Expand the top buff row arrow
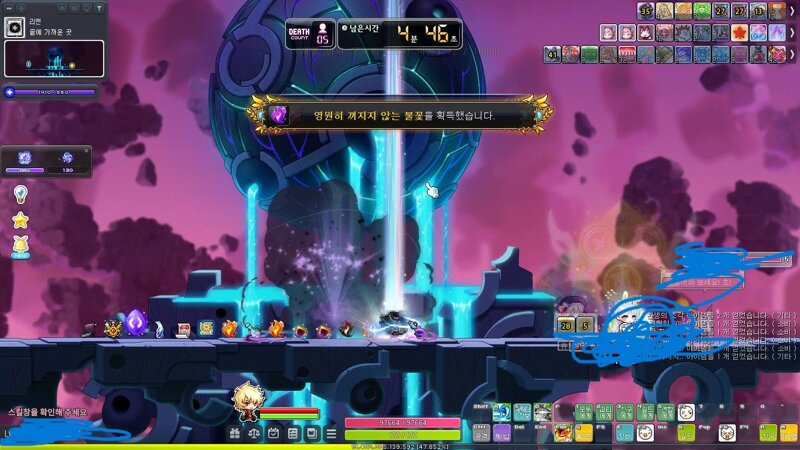 793,10
